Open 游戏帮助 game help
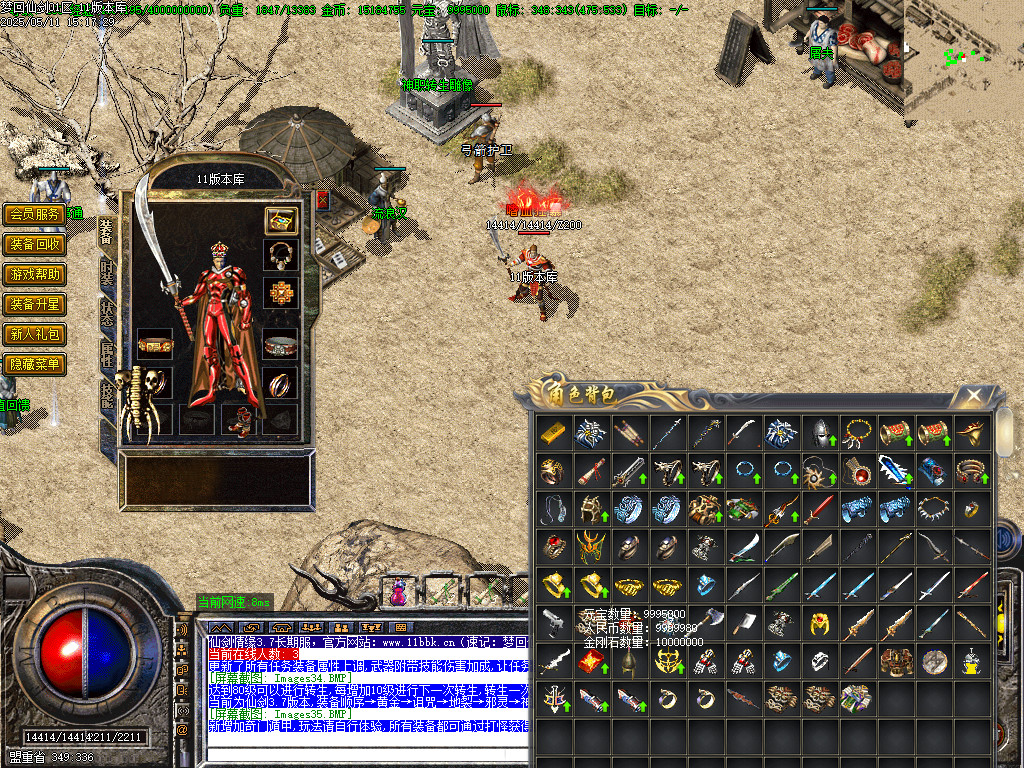The width and height of the screenshot is (1024, 768). coord(34,274)
